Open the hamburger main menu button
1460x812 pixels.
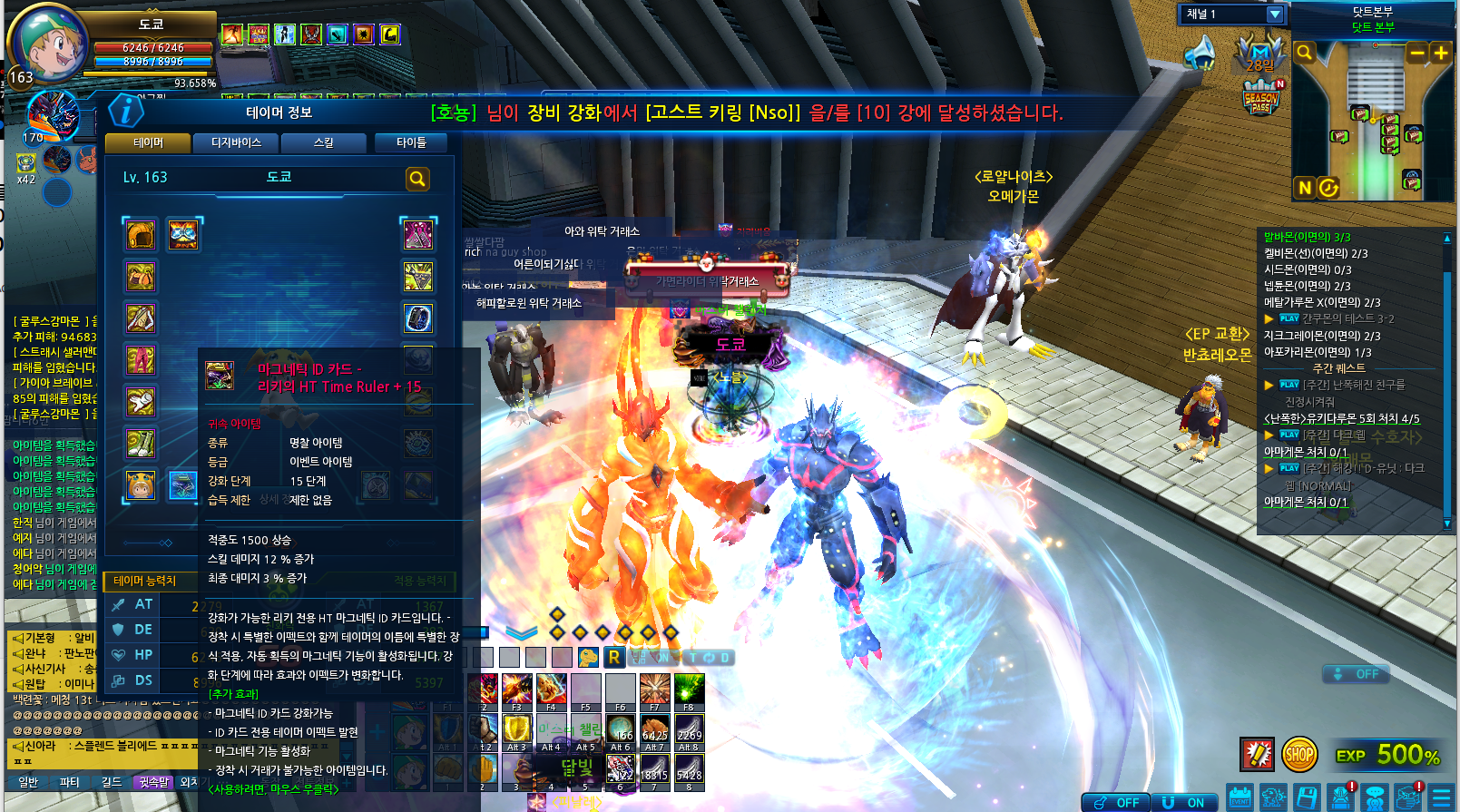[x=1440, y=797]
